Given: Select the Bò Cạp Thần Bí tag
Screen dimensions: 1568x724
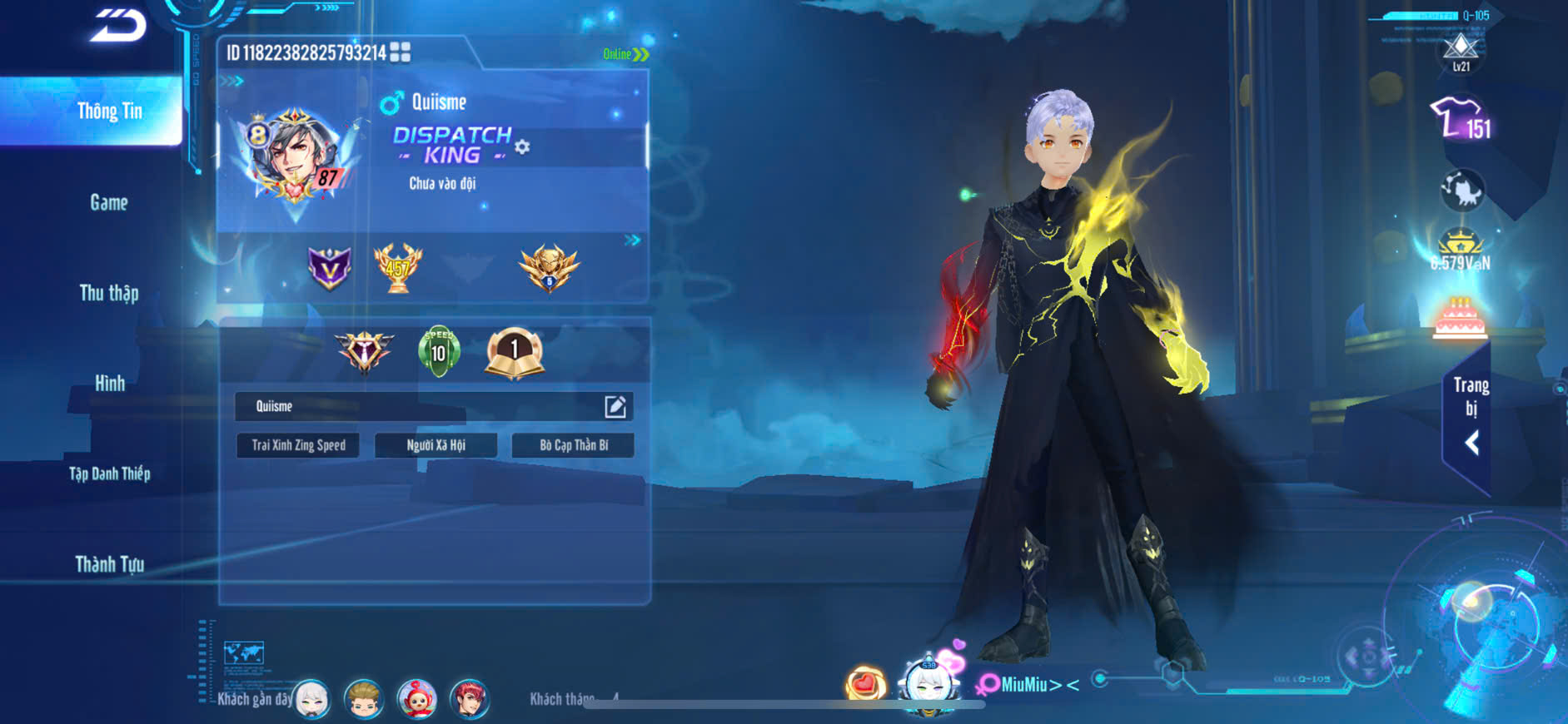Looking at the screenshot, I should [x=574, y=445].
